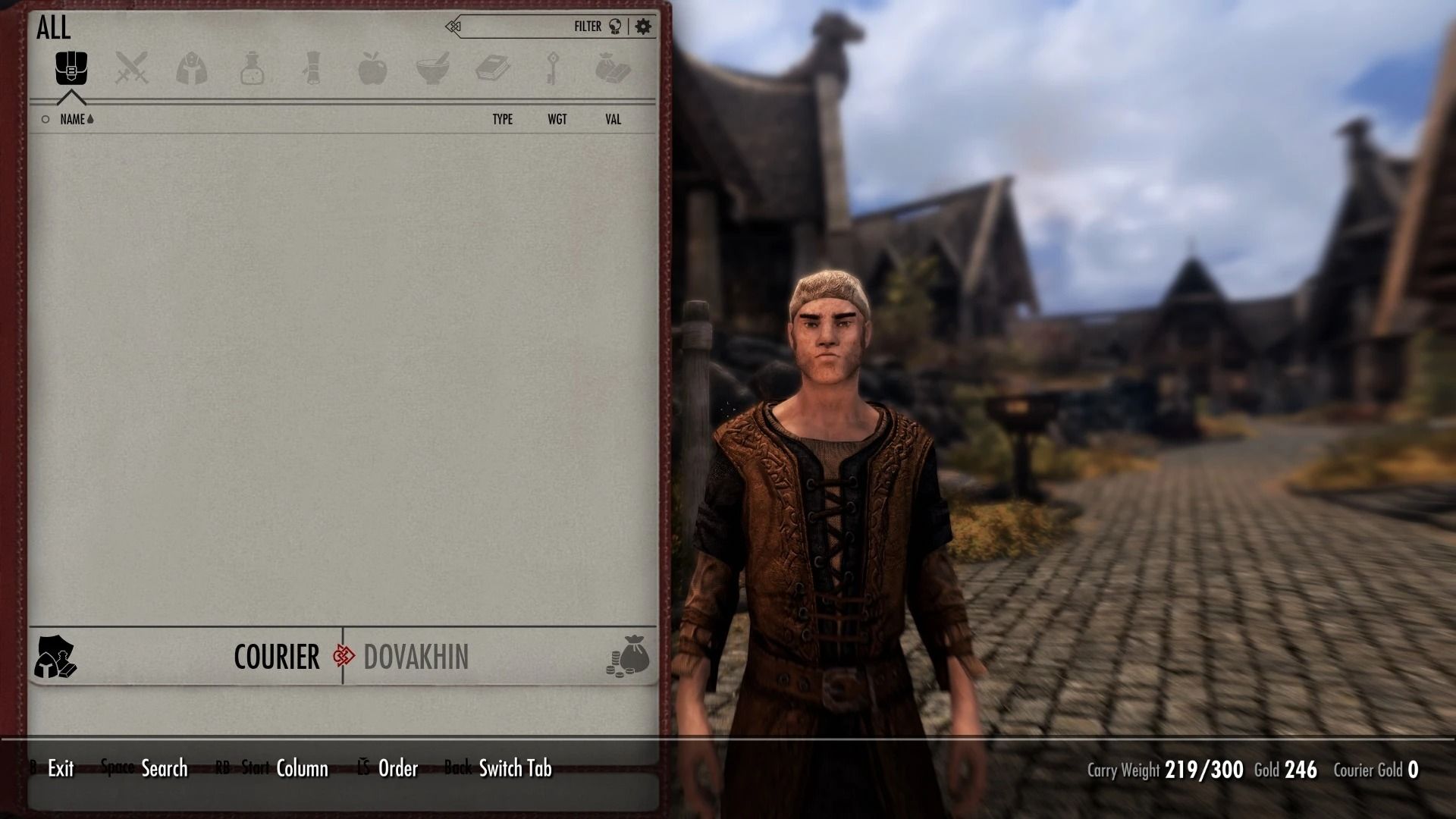Sort values using the VAL column header
The image size is (1456, 819).
[613, 119]
